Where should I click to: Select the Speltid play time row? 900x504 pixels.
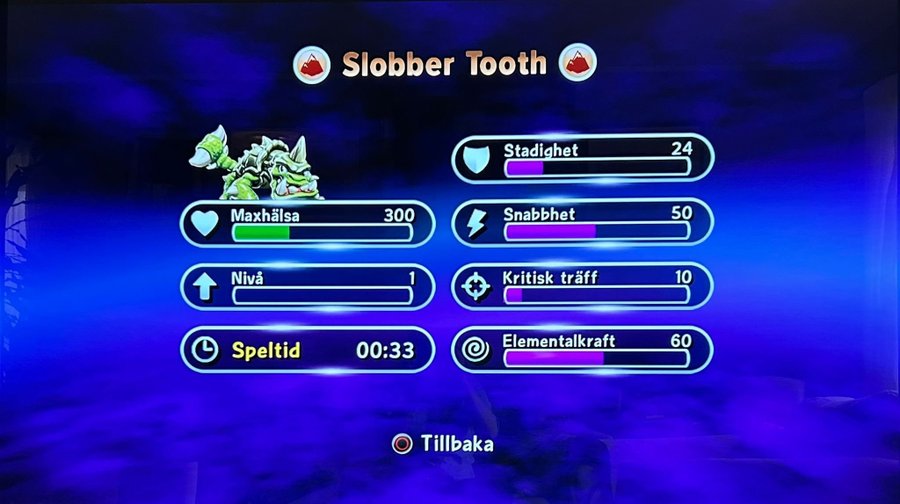pos(307,350)
